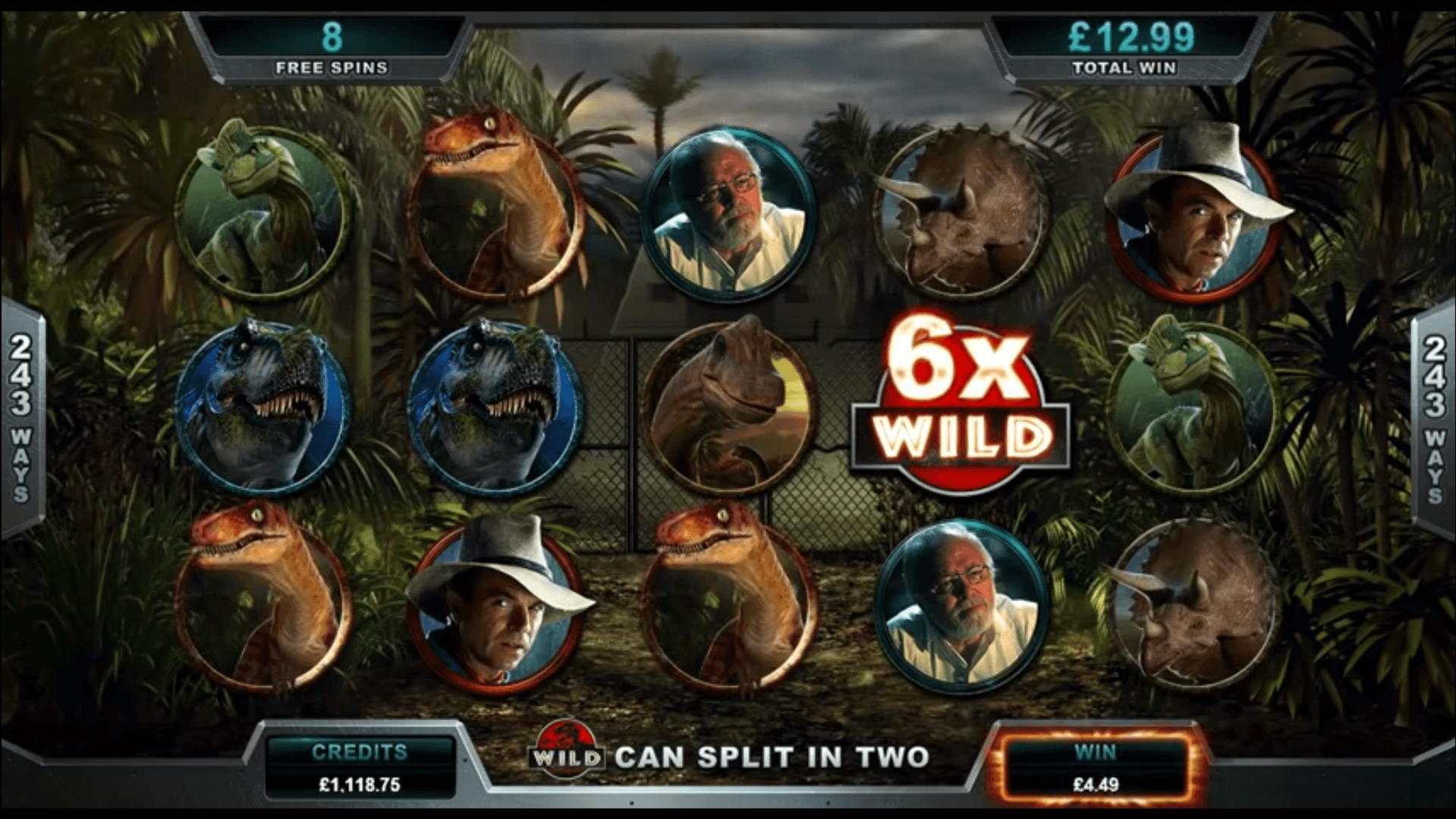Click the CAN SPLIT IN TWO message

(774, 755)
